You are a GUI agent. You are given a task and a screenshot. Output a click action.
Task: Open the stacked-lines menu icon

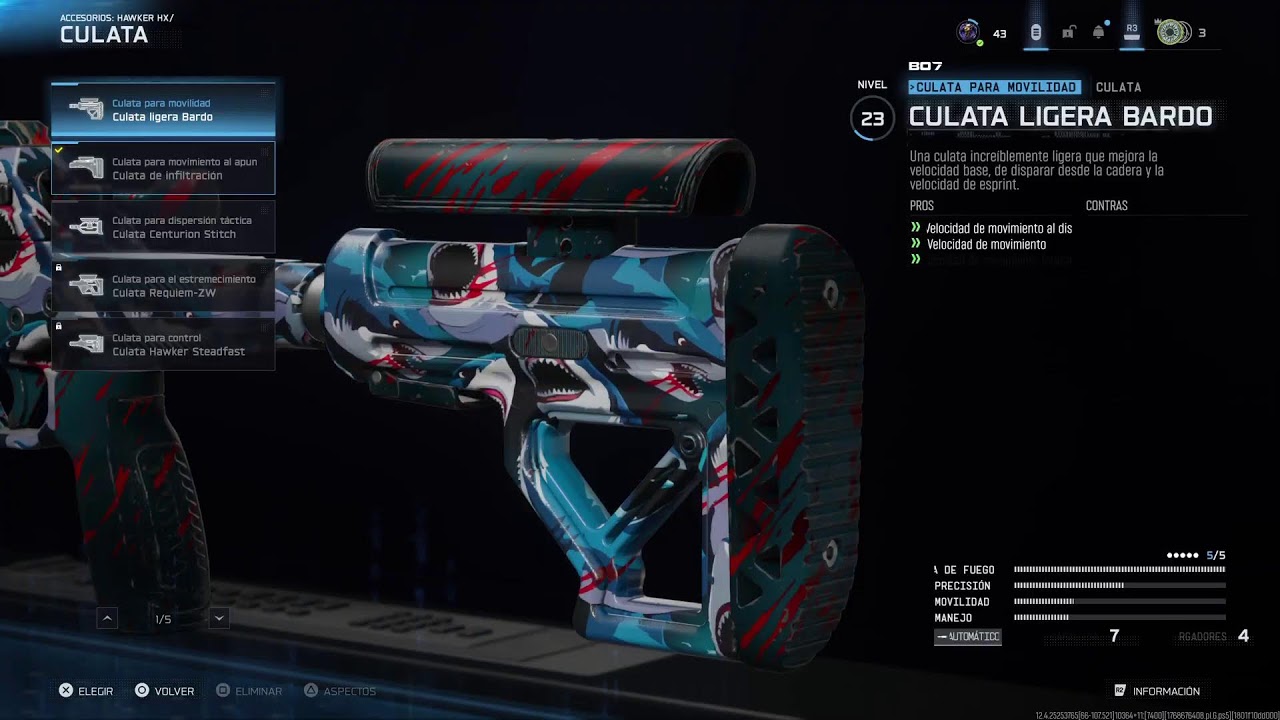[1036, 32]
